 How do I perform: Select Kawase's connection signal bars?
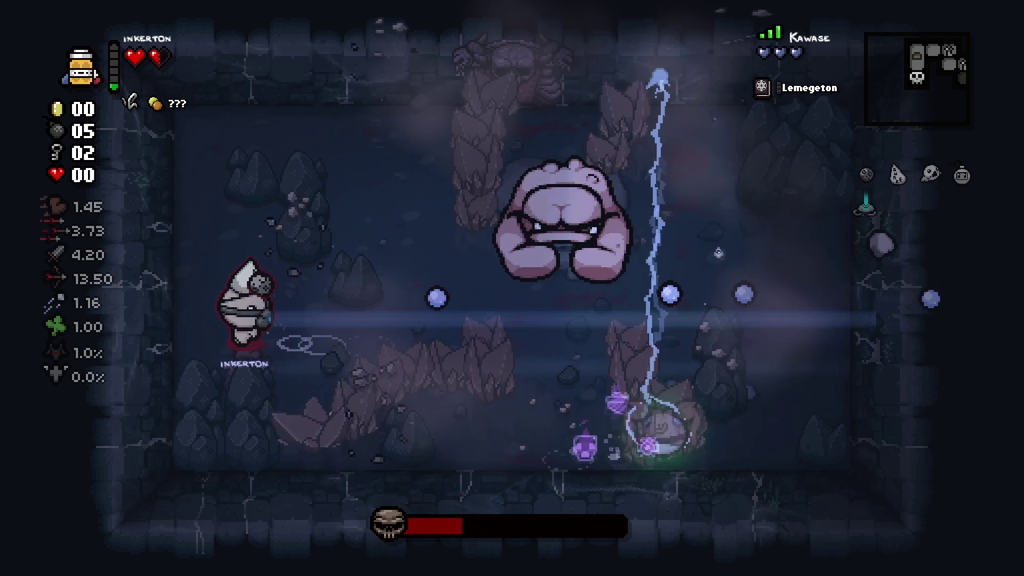click(x=770, y=34)
